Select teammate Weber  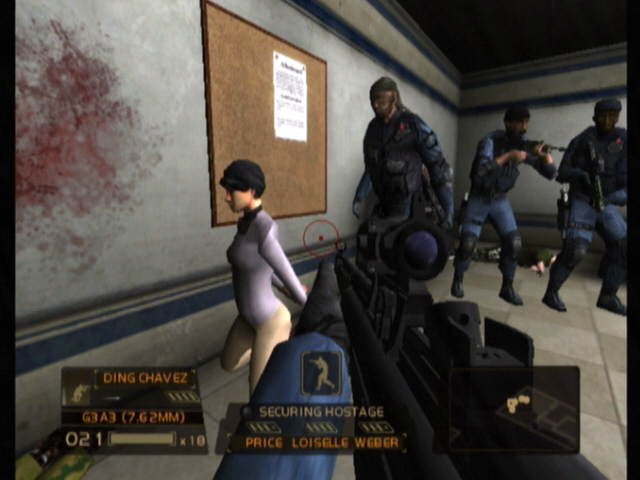[375, 442]
